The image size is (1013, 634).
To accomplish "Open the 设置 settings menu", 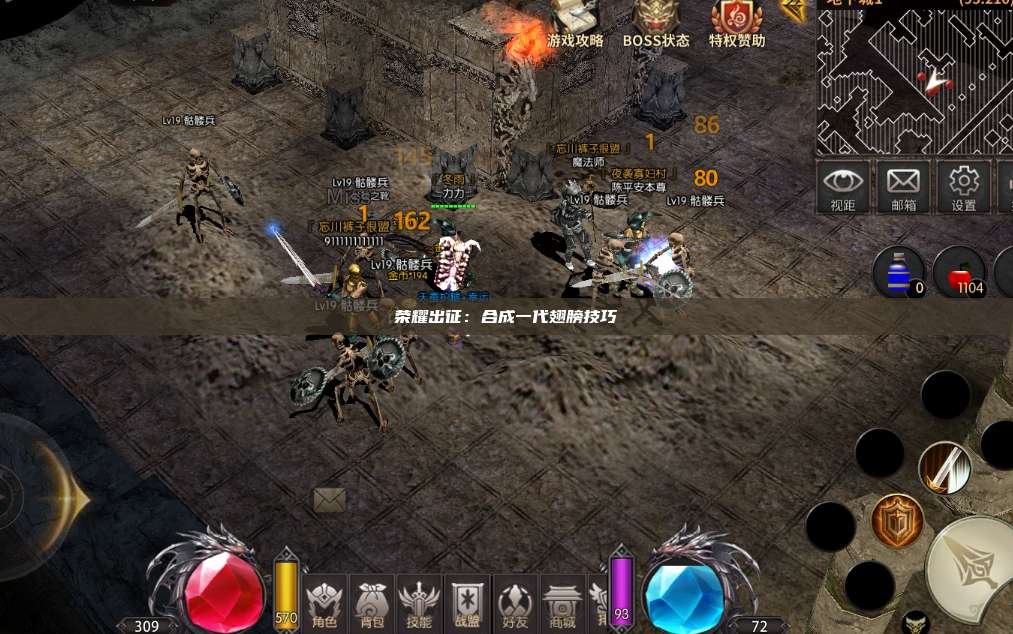I will pyautogui.click(x=963, y=187).
